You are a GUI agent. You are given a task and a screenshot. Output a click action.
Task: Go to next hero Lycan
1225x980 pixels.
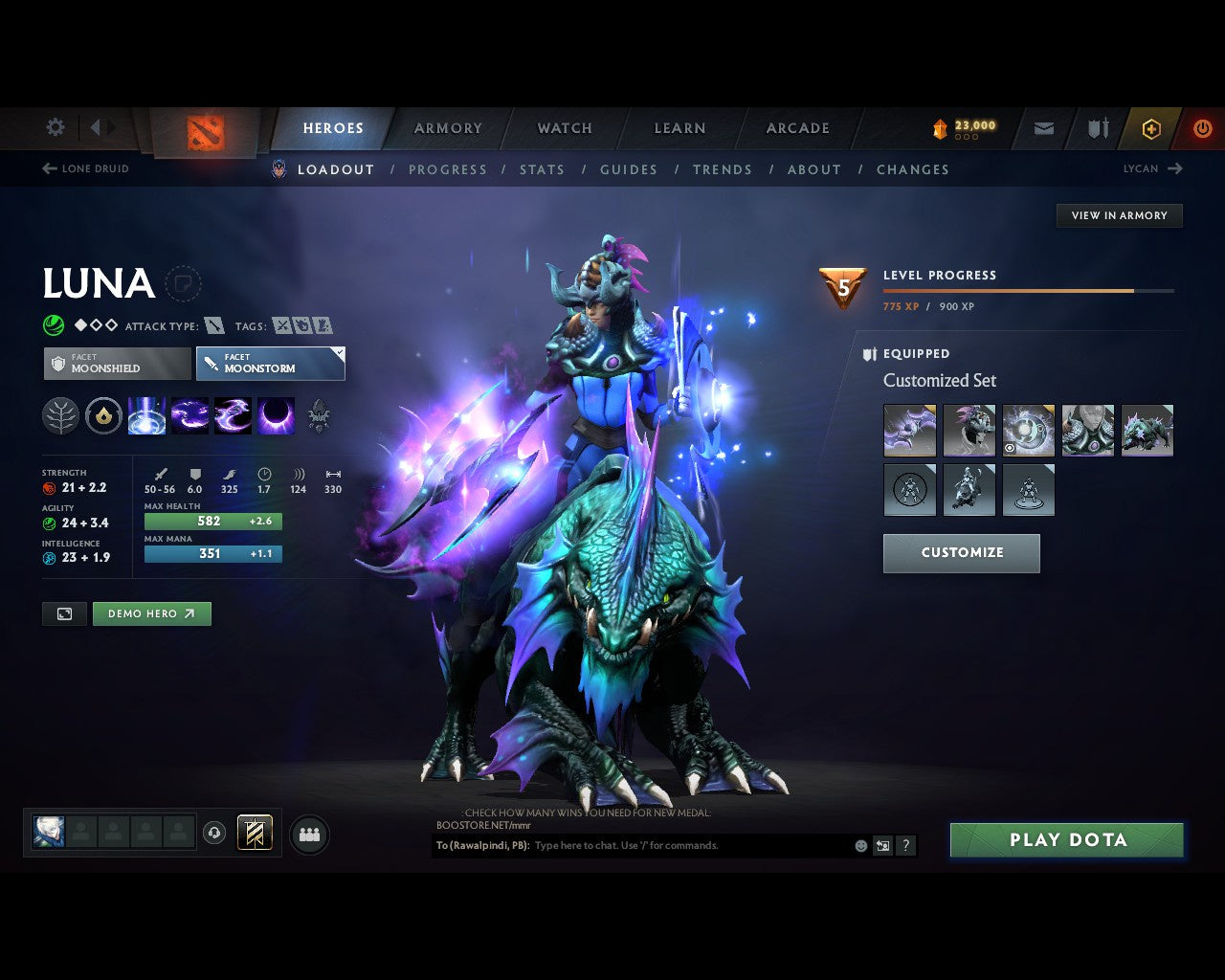(x=1152, y=168)
